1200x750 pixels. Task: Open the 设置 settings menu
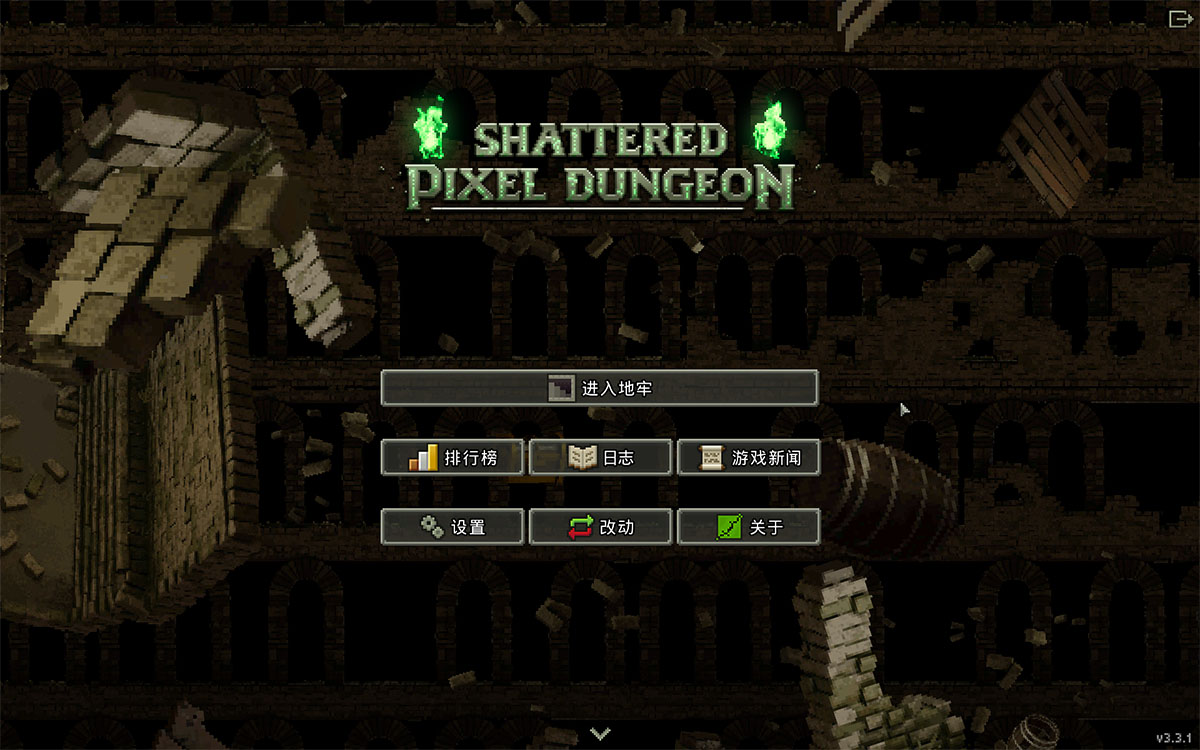pyautogui.click(x=452, y=527)
